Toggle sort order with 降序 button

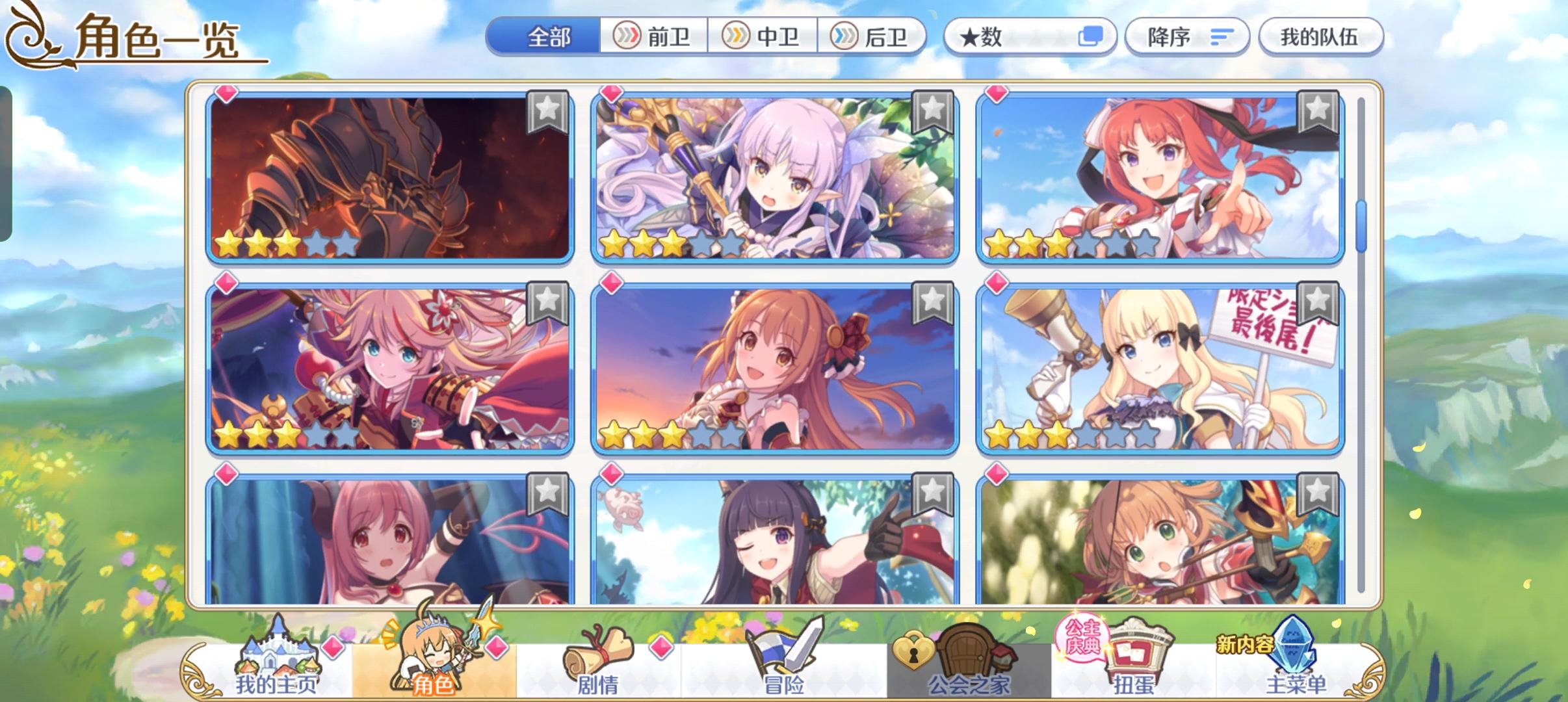[x=1187, y=36]
